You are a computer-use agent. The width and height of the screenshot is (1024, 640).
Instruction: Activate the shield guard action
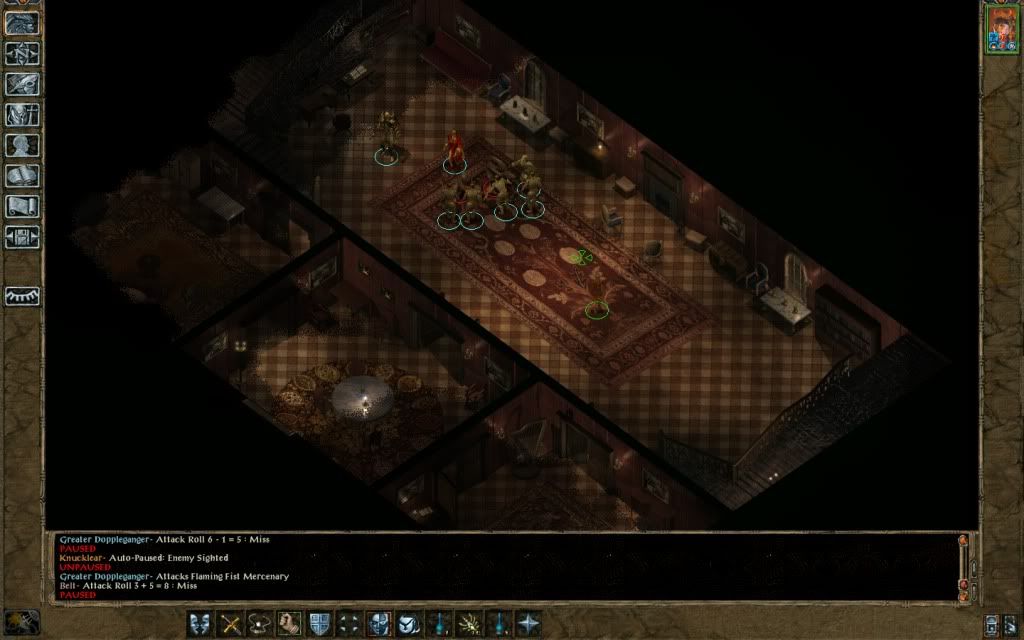click(319, 623)
